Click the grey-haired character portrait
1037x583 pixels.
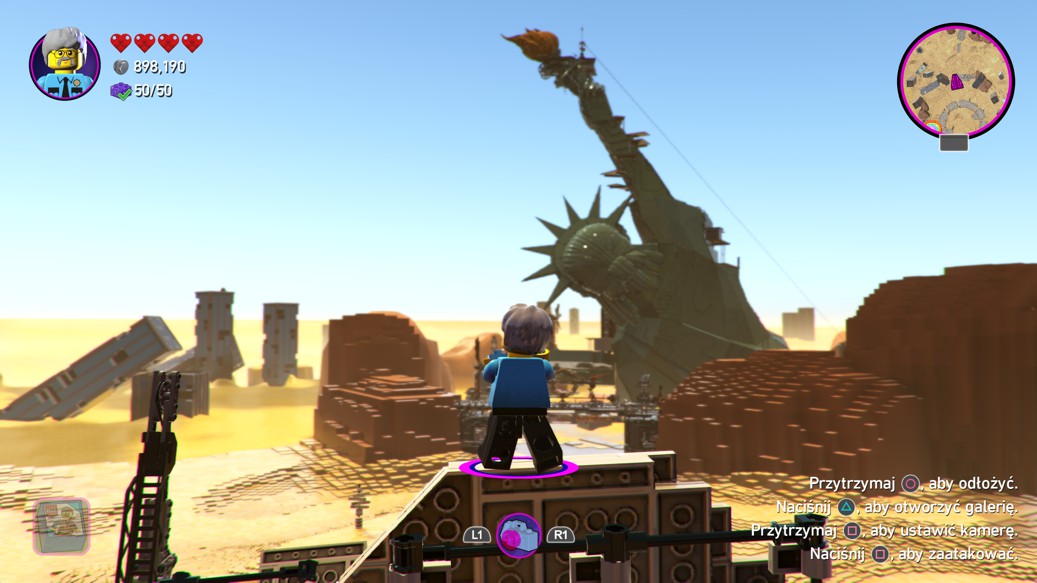[65, 64]
